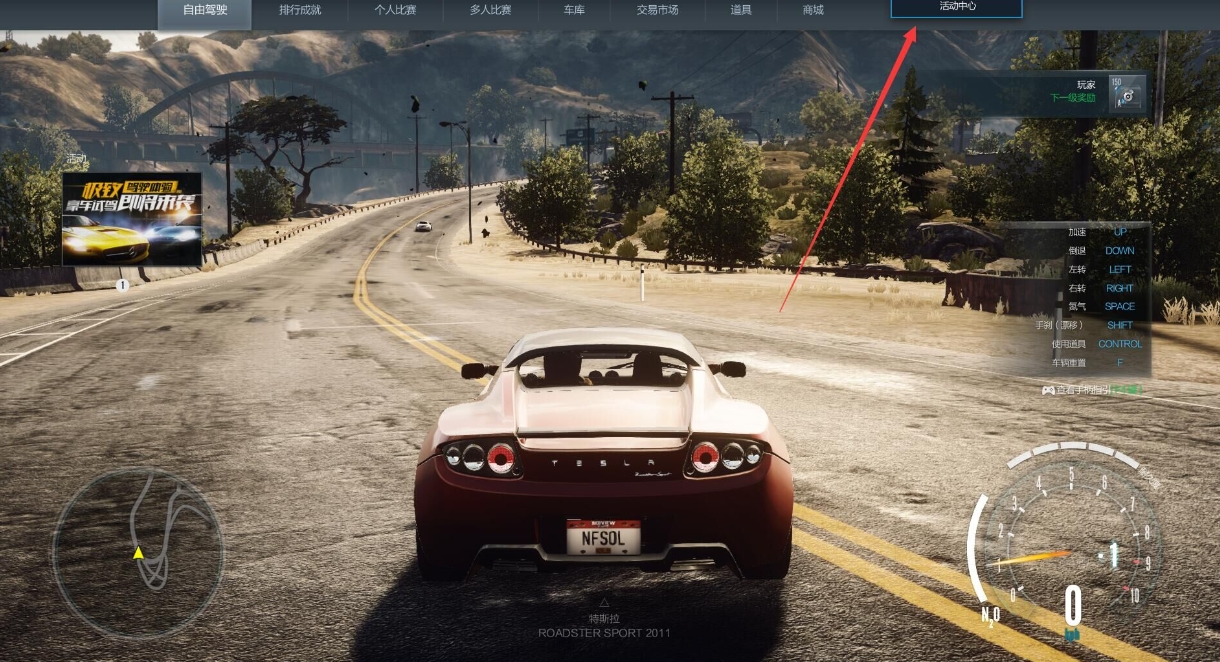
Task: Open the luxury car event banner thumbnail
Action: 132,218
